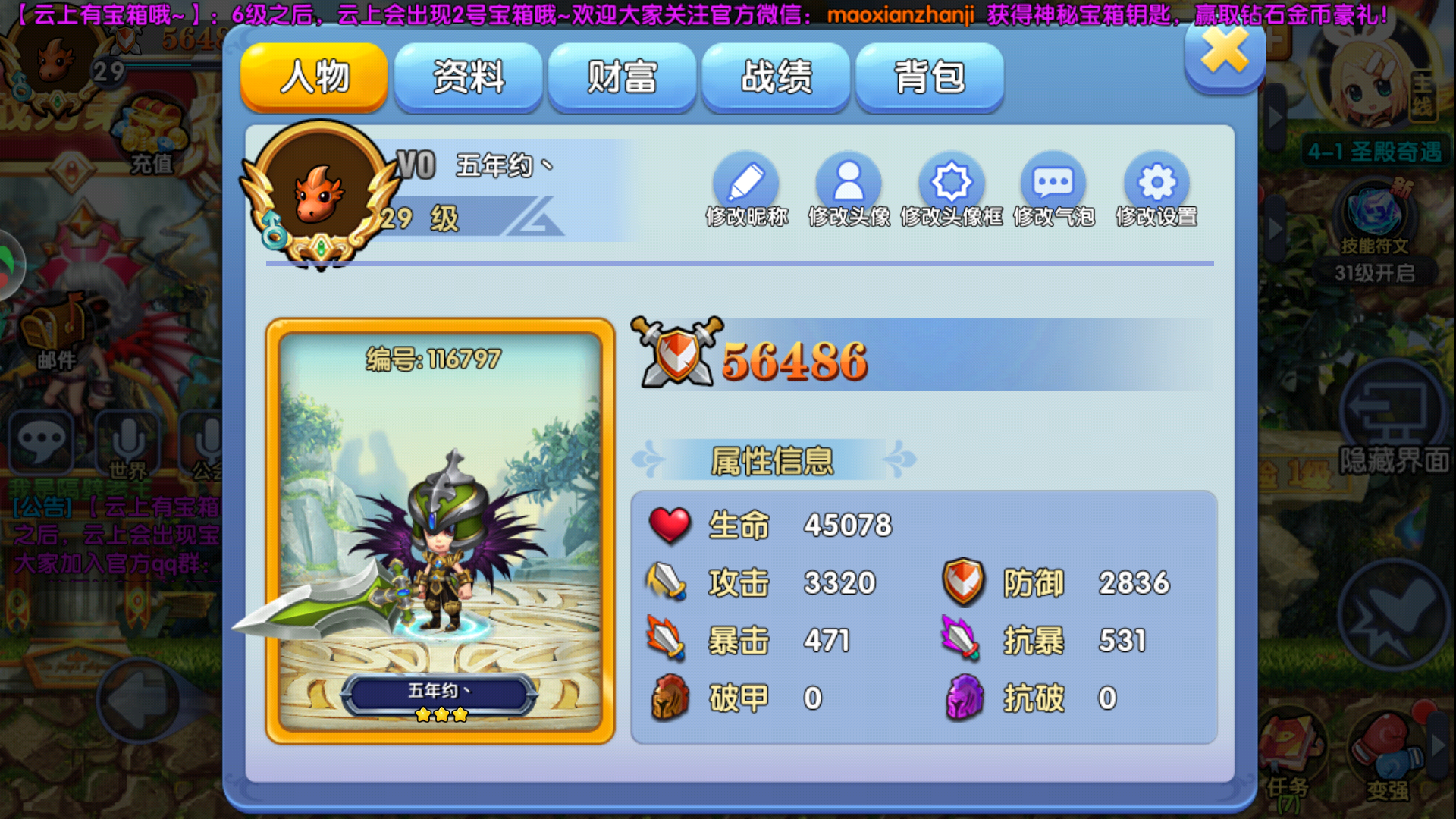1456x819 pixels.
Task: Click 修改昵称 pencil icon
Action: [x=746, y=184]
